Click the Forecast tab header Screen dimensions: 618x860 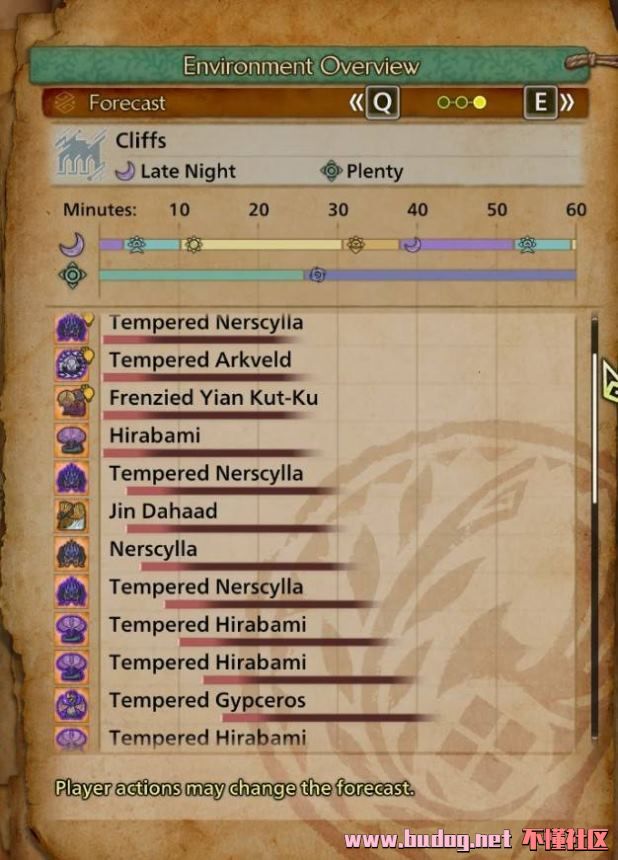127,102
